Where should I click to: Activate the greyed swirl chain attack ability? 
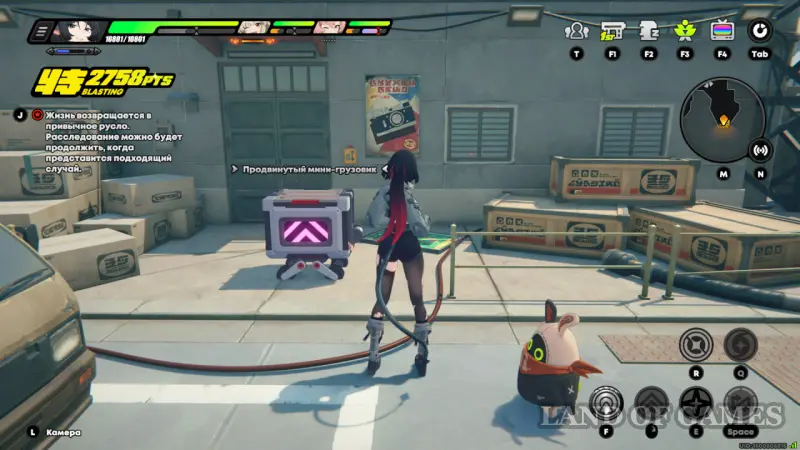click(x=741, y=346)
